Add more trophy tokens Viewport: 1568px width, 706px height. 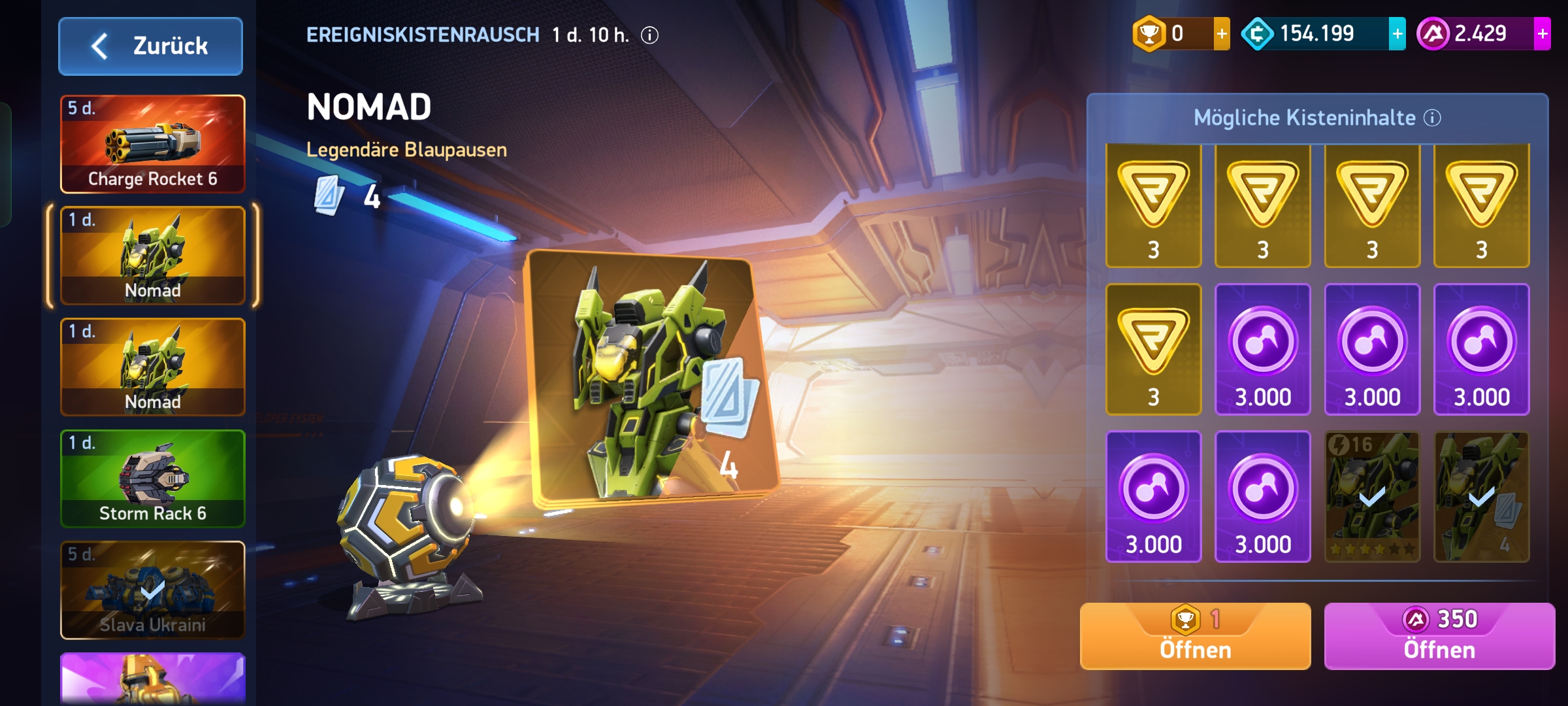(1221, 34)
